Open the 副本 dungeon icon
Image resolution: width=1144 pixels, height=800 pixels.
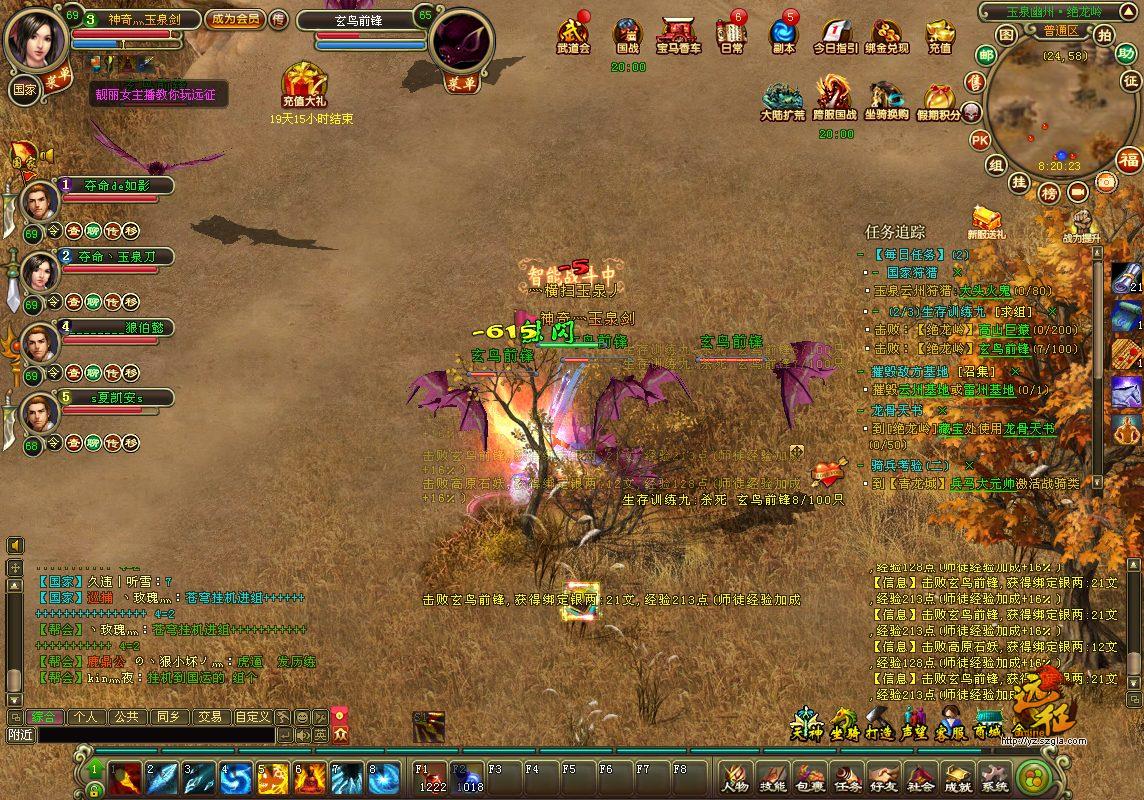pyautogui.click(x=784, y=37)
